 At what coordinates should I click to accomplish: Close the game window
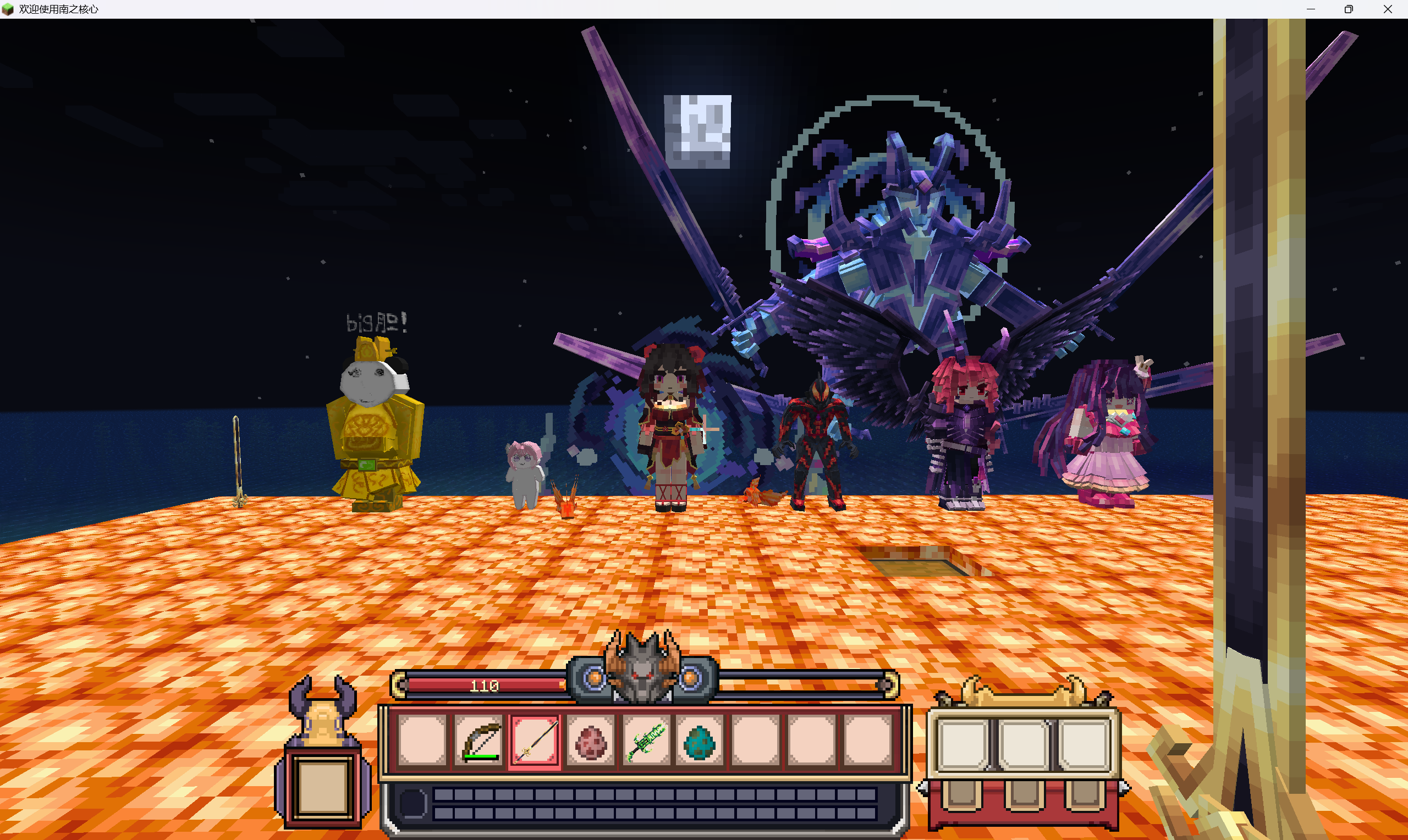pos(1388,9)
